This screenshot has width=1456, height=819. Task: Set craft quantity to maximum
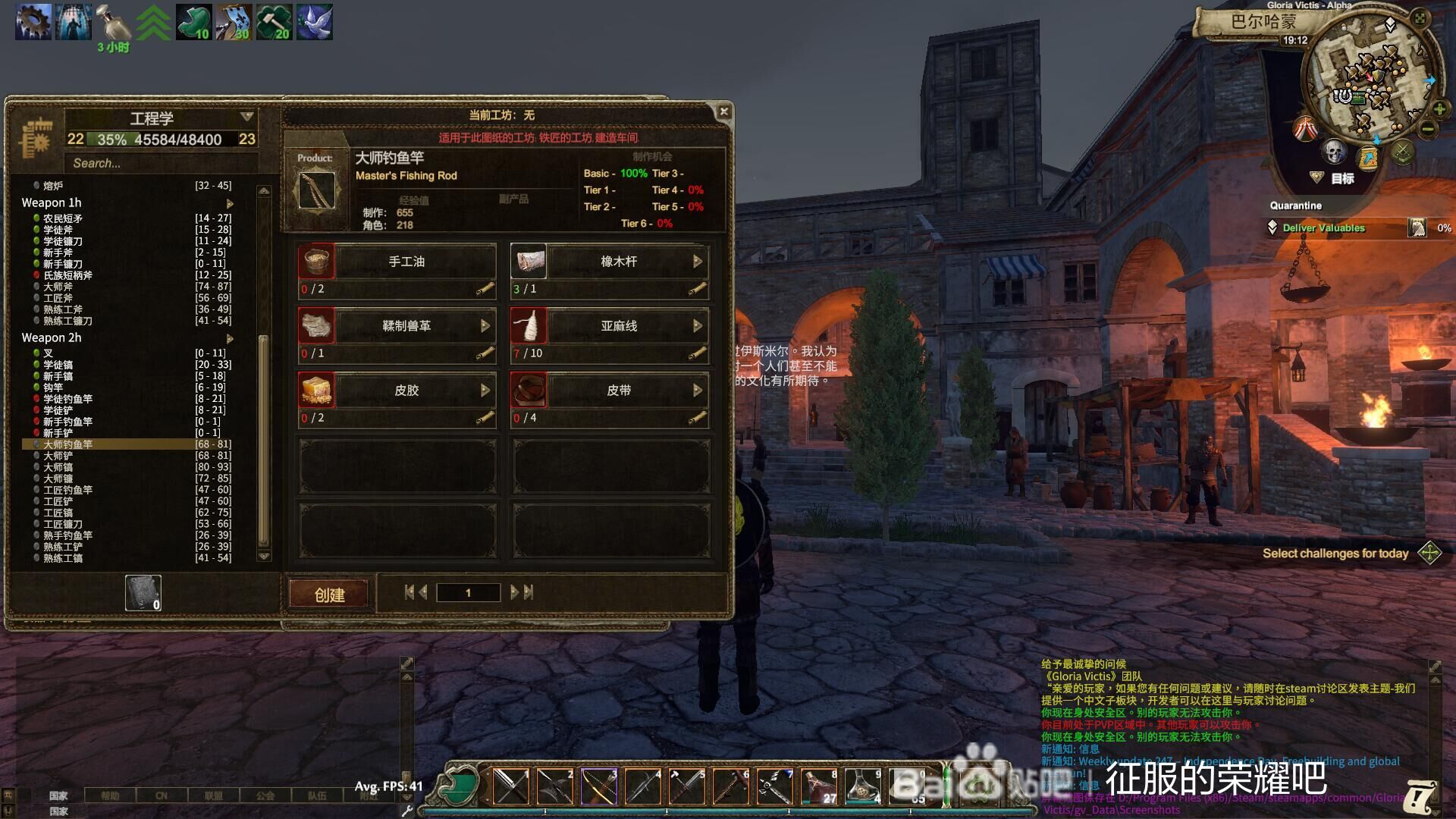(x=529, y=592)
